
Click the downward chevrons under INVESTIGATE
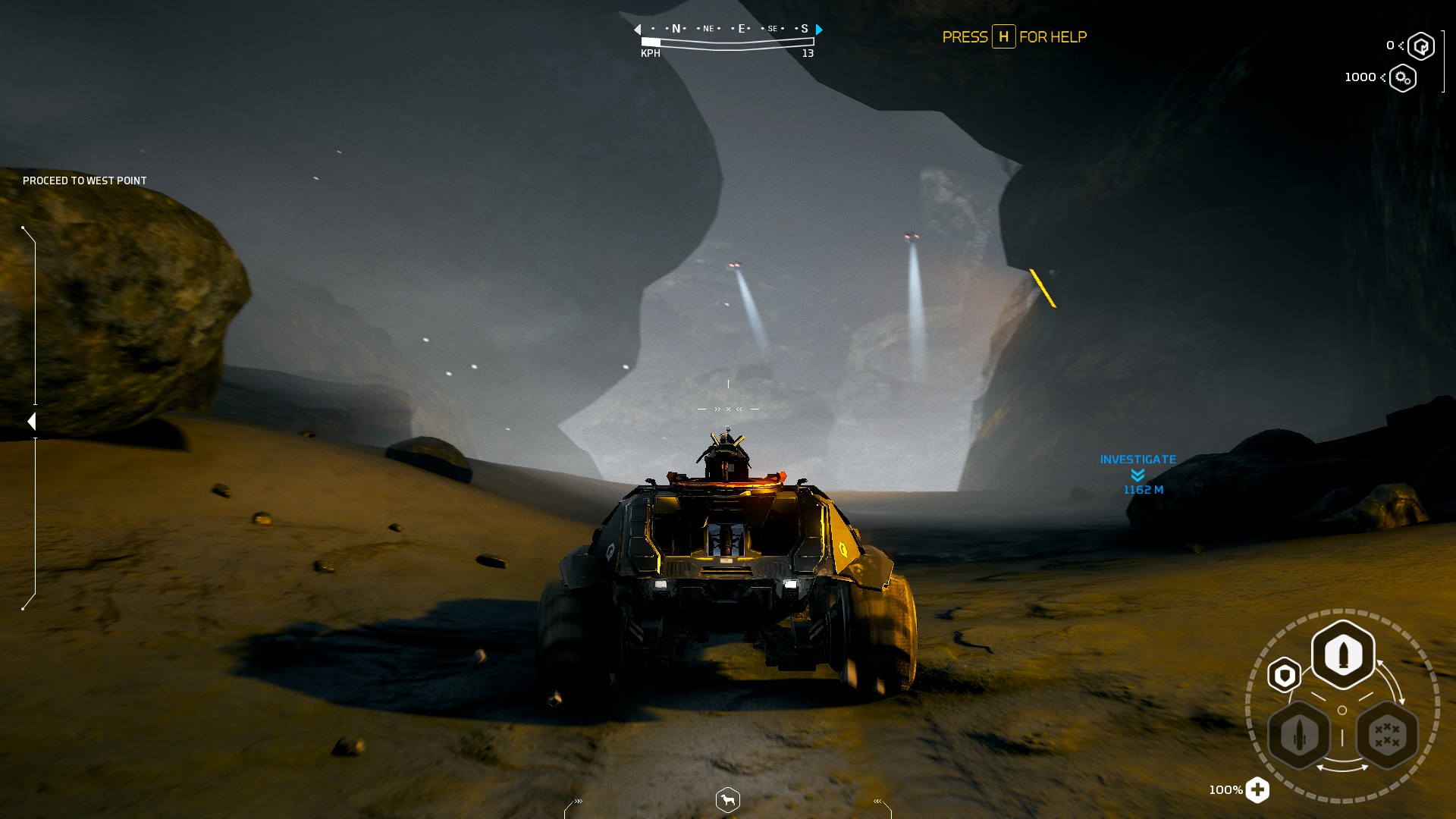(1137, 475)
